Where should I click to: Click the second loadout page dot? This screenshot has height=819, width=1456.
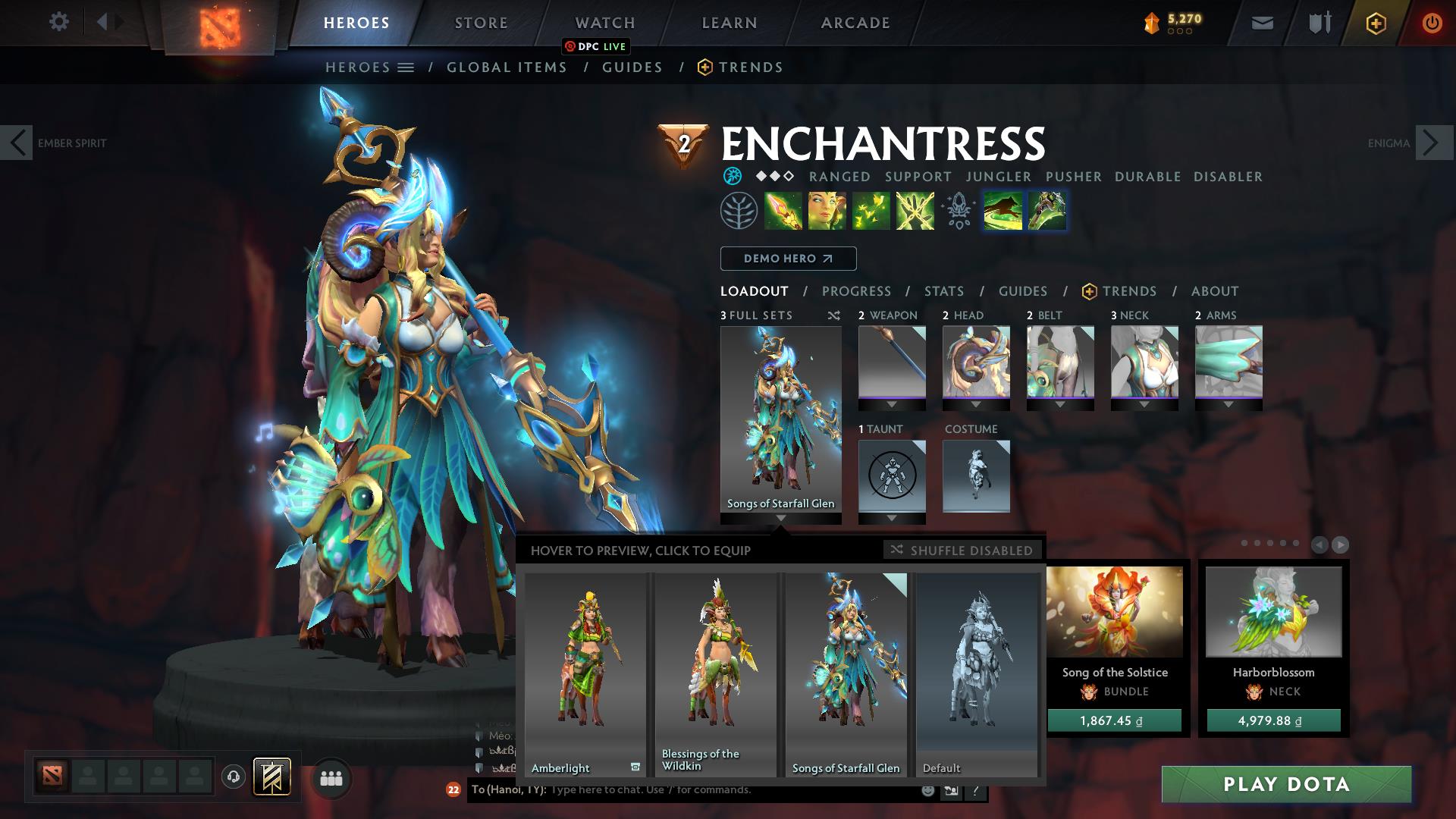pyautogui.click(x=1258, y=543)
